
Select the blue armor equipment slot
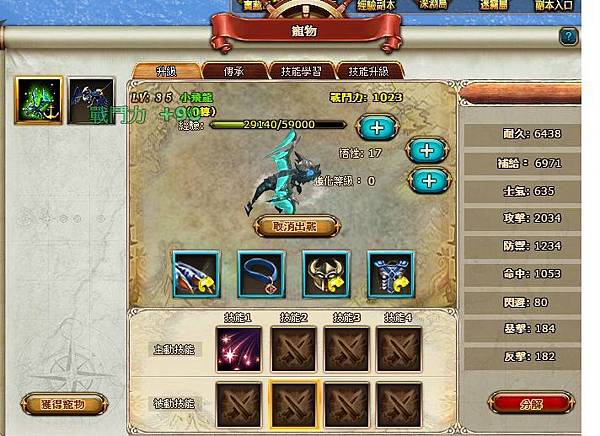point(391,272)
